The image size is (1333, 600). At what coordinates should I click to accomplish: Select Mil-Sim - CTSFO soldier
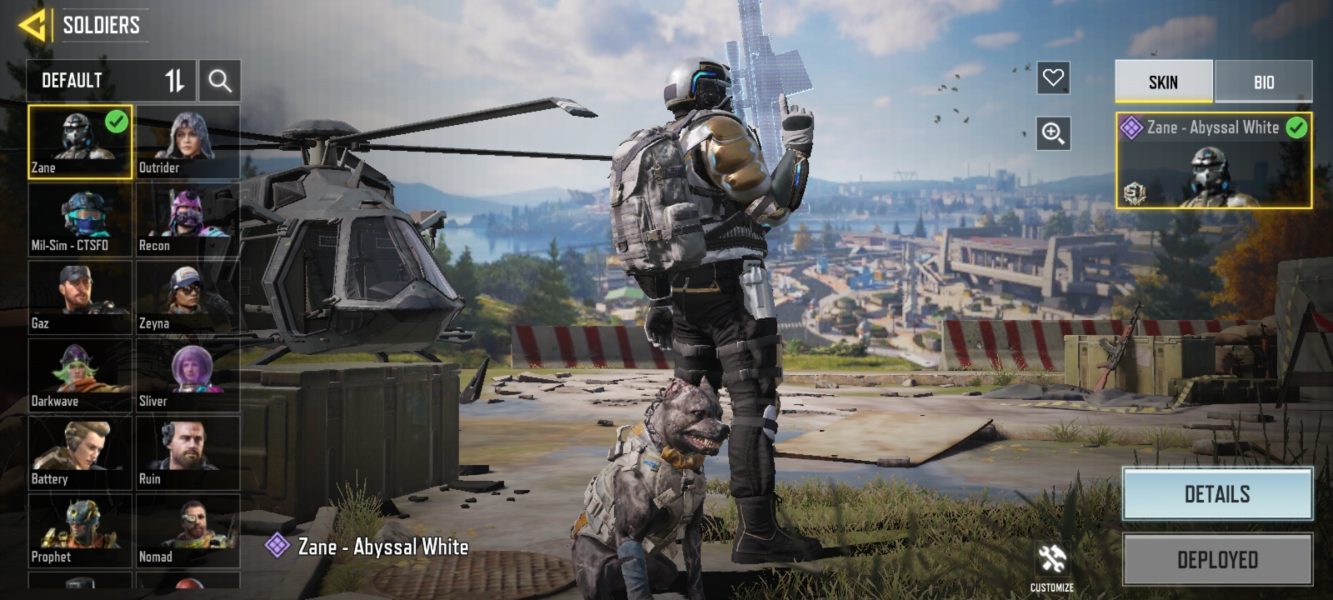tap(80, 220)
